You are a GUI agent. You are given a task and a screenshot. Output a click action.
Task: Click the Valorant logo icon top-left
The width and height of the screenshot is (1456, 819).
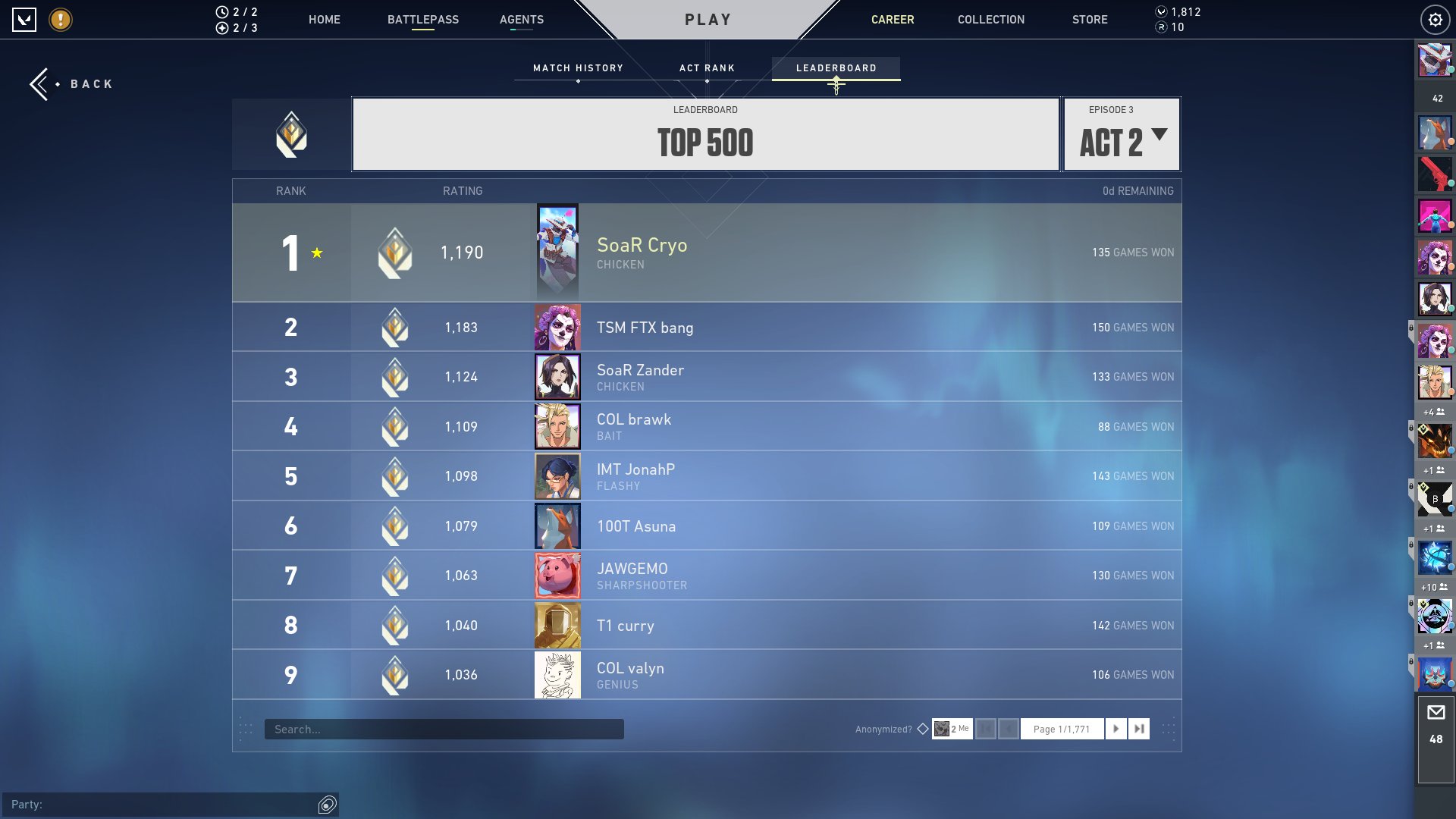coord(25,20)
